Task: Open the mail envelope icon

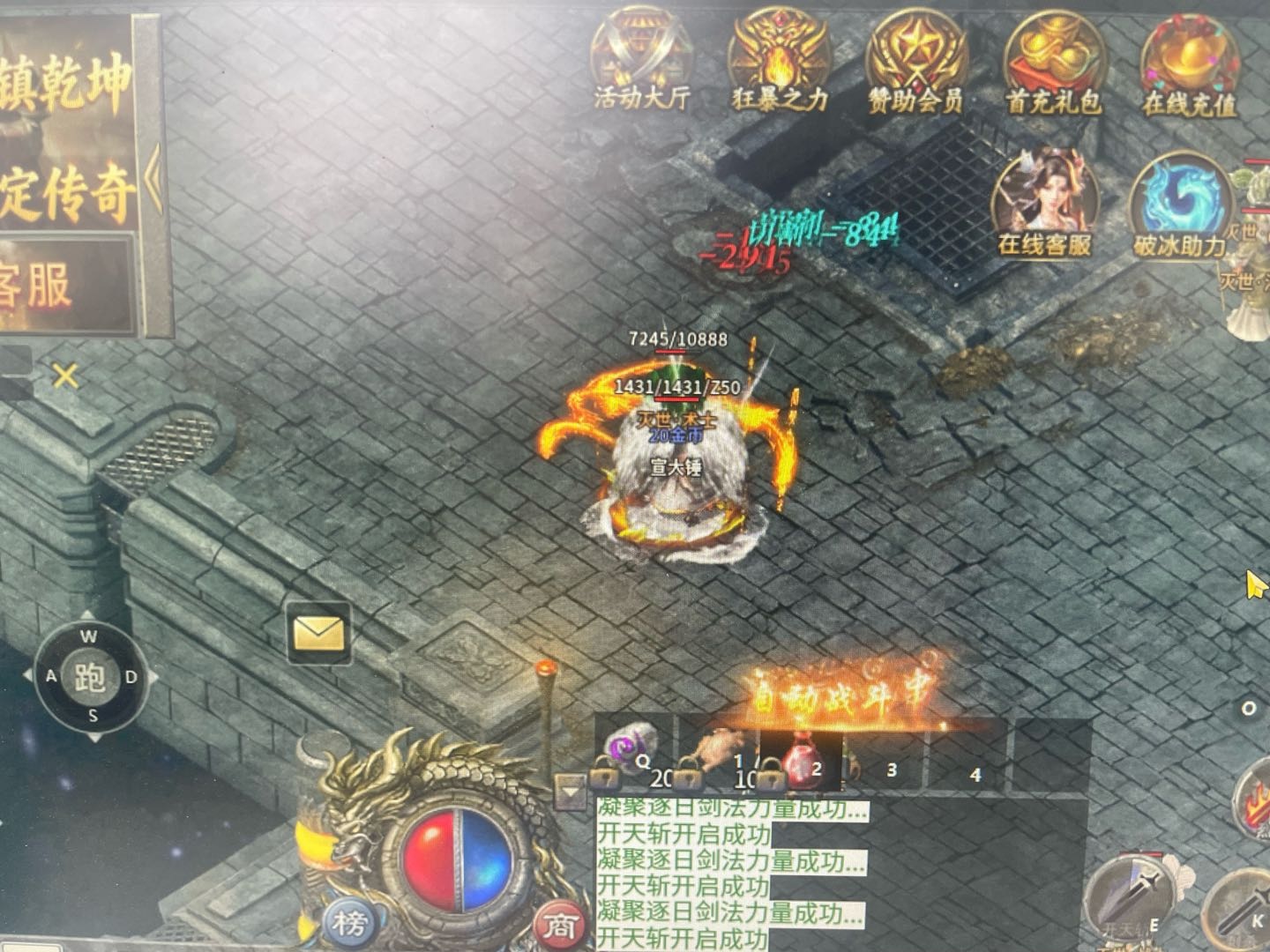Action: coord(318,633)
